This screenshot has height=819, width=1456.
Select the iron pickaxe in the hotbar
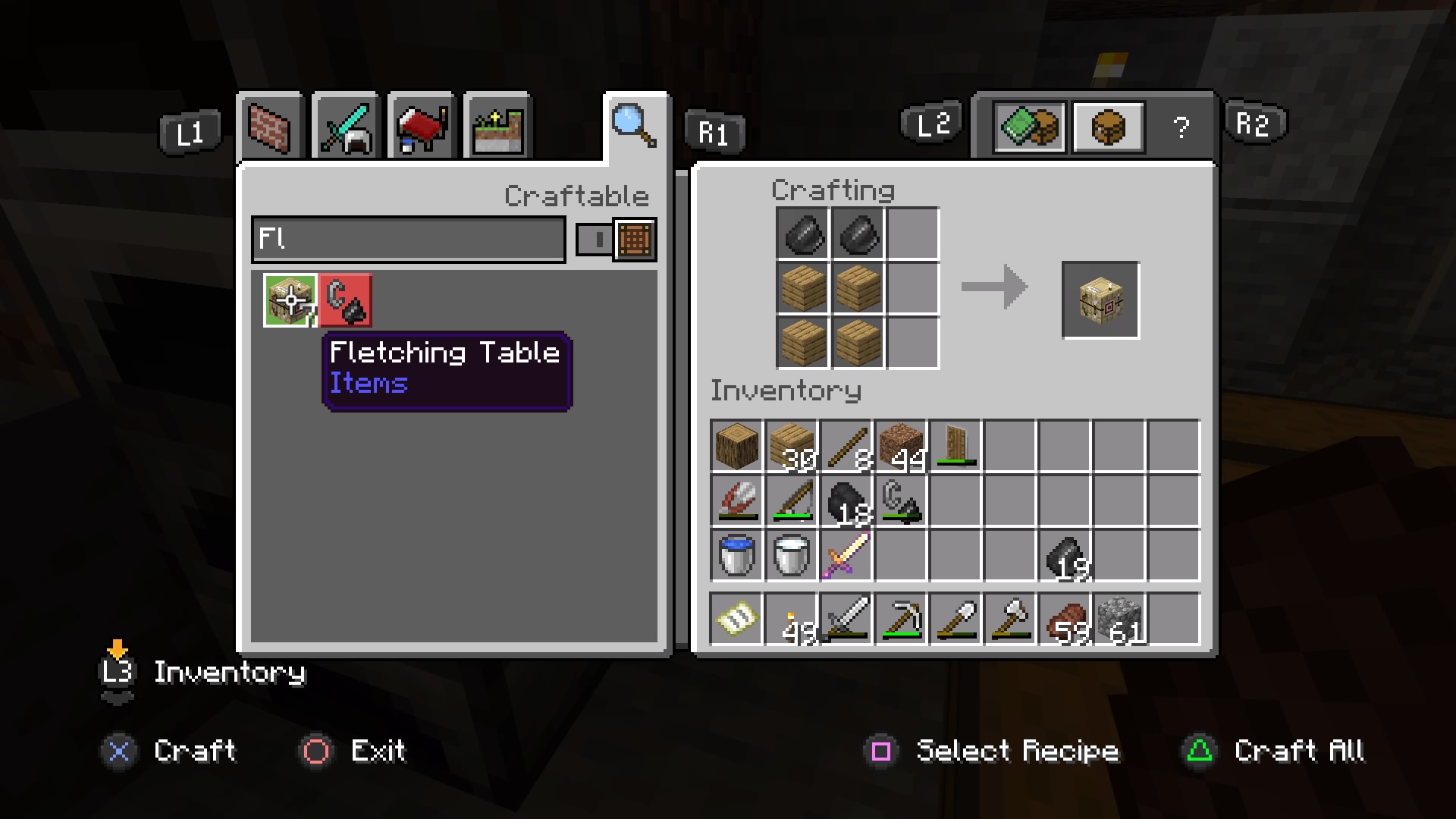[901, 620]
